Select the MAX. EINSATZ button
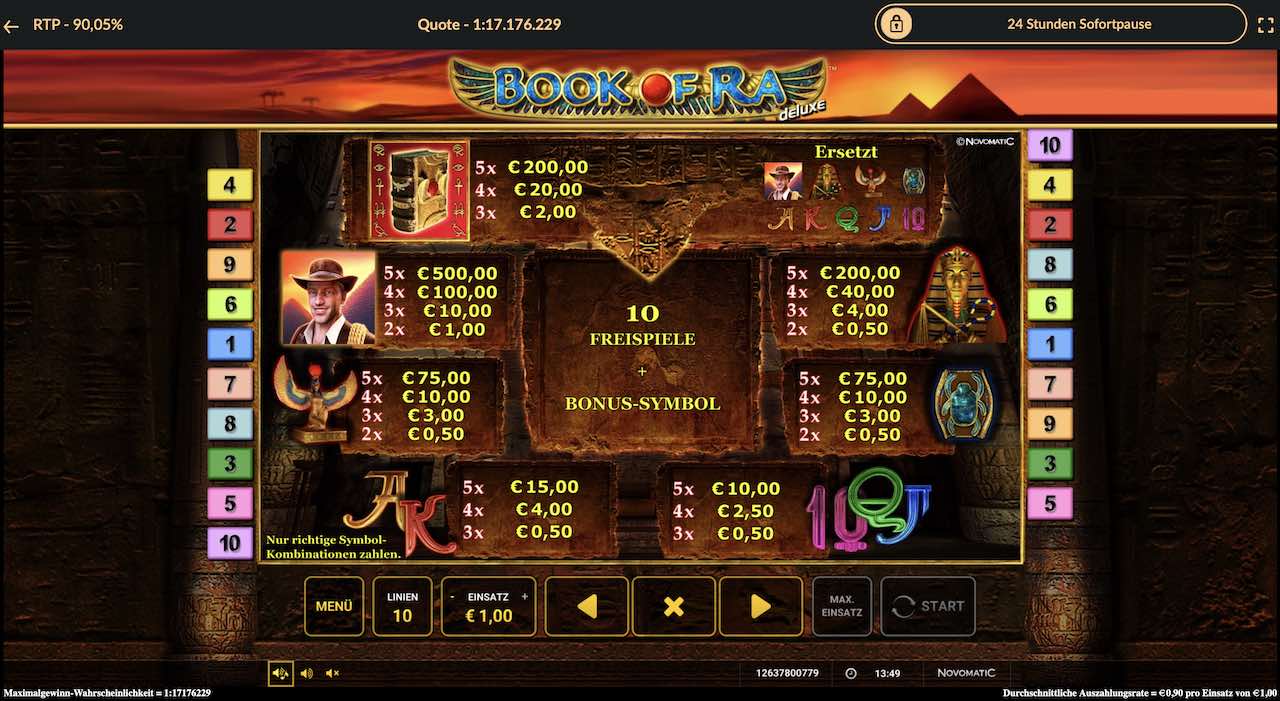The height and width of the screenshot is (701, 1280). coord(842,606)
